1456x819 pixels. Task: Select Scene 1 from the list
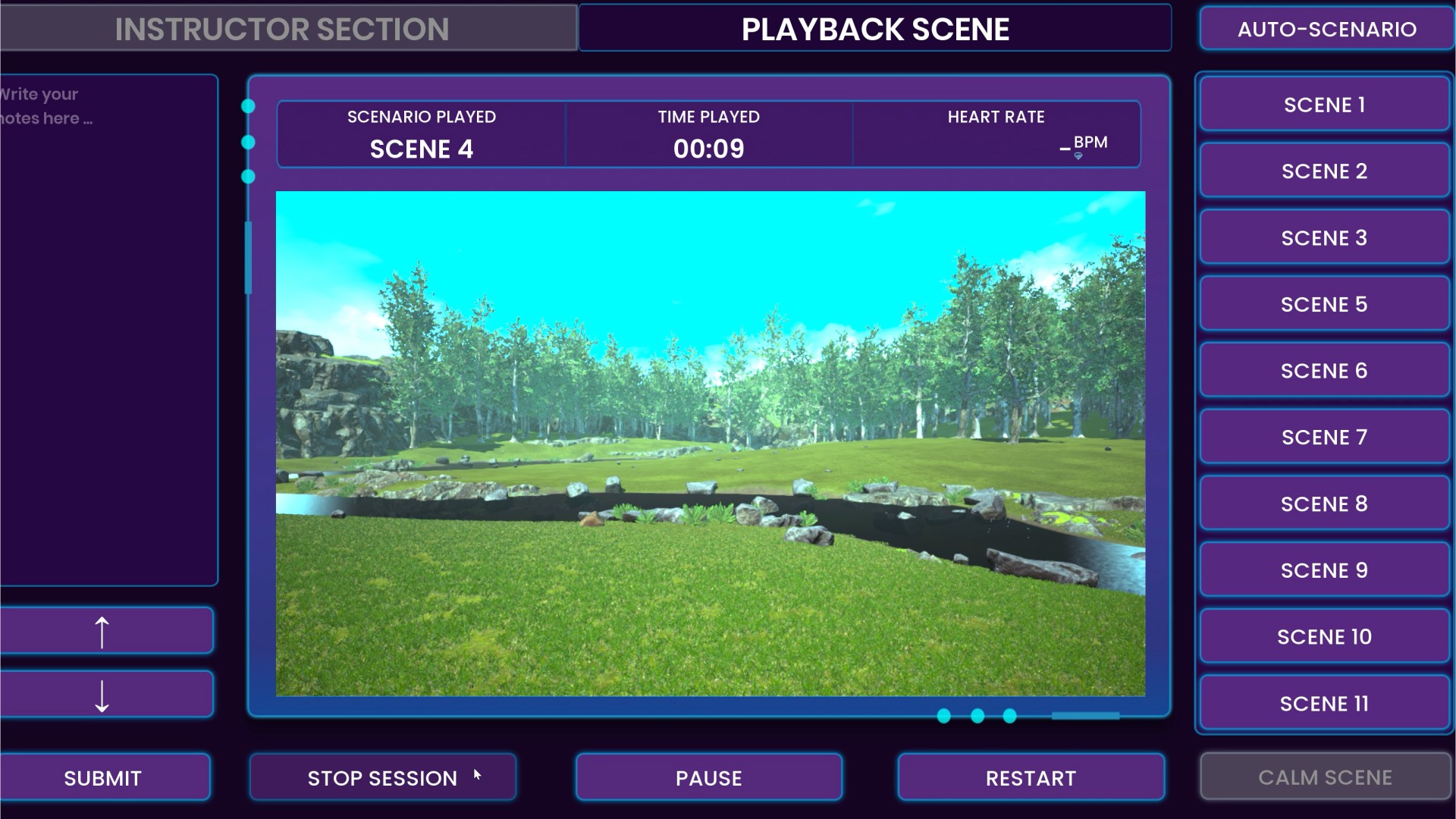click(1324, 105)
